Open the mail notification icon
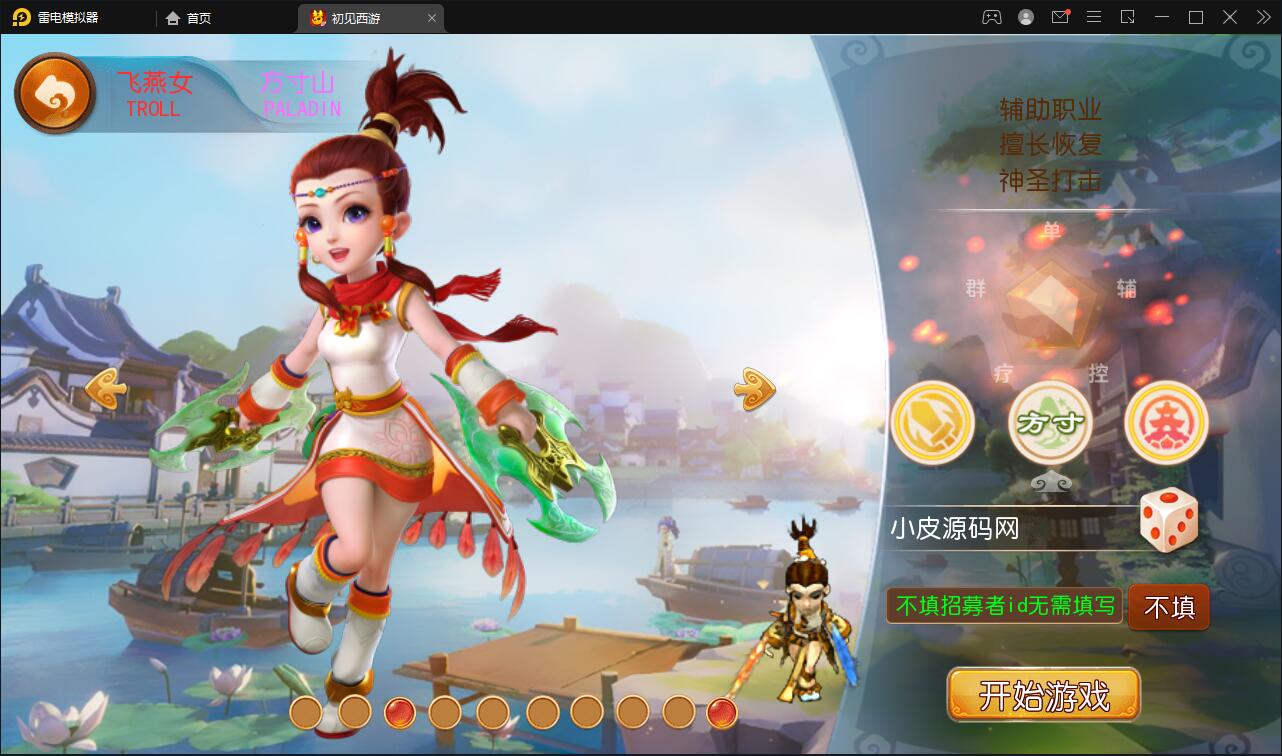The image size is (1282, 756). pos(1060,17)
